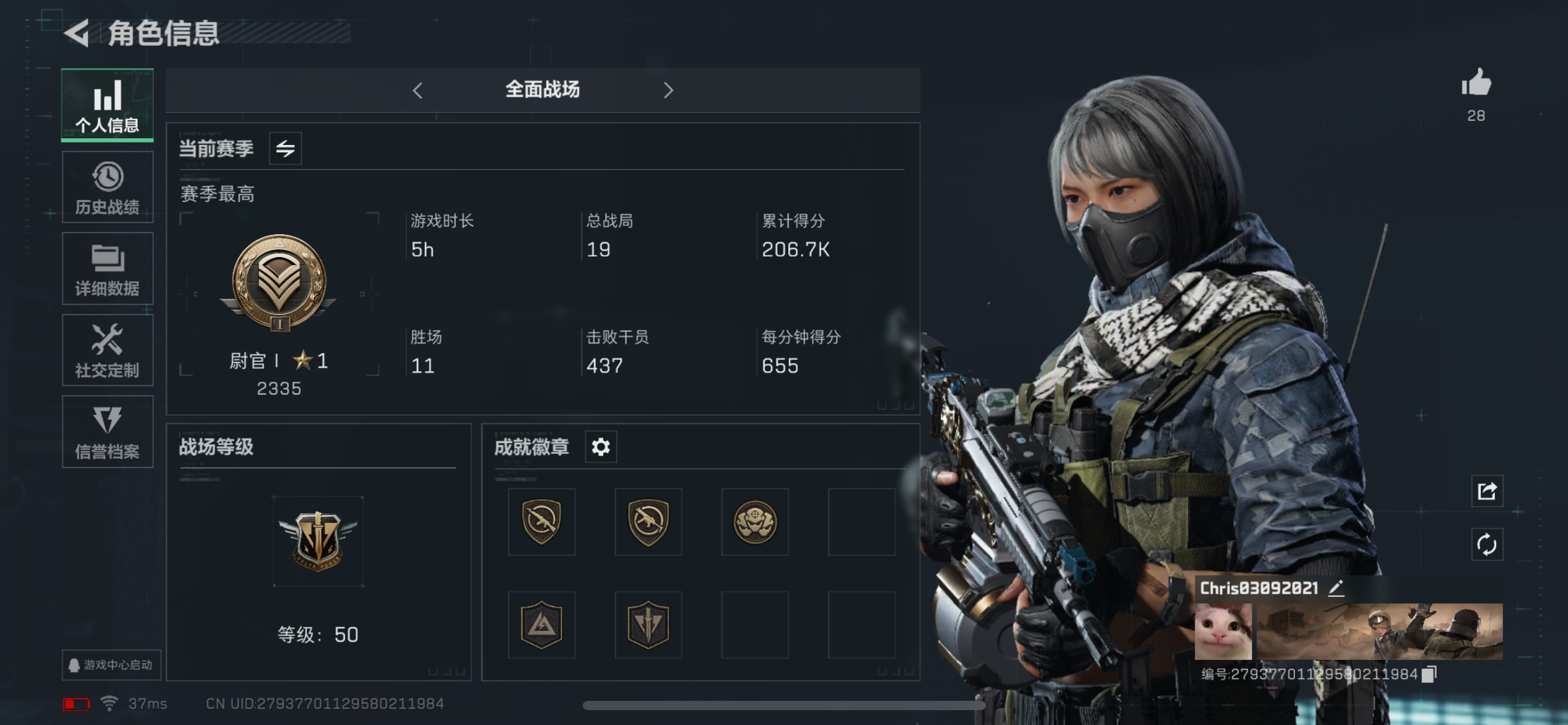Screen dimensions: 1568x725
Task: Click the circular refresh arrows button
Action: click(1487, 545)
